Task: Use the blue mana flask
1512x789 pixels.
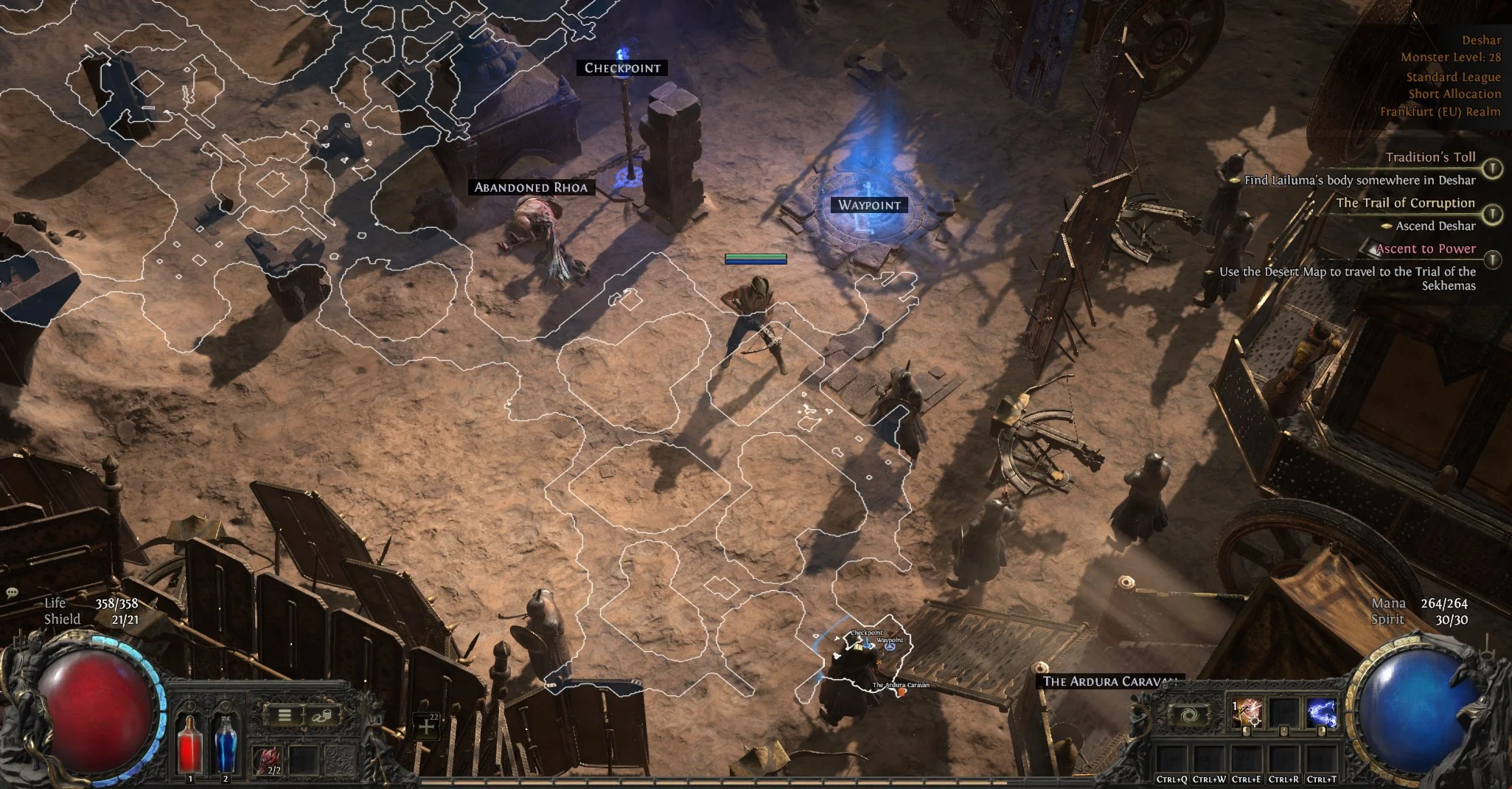Action: [x=226, y=743]
